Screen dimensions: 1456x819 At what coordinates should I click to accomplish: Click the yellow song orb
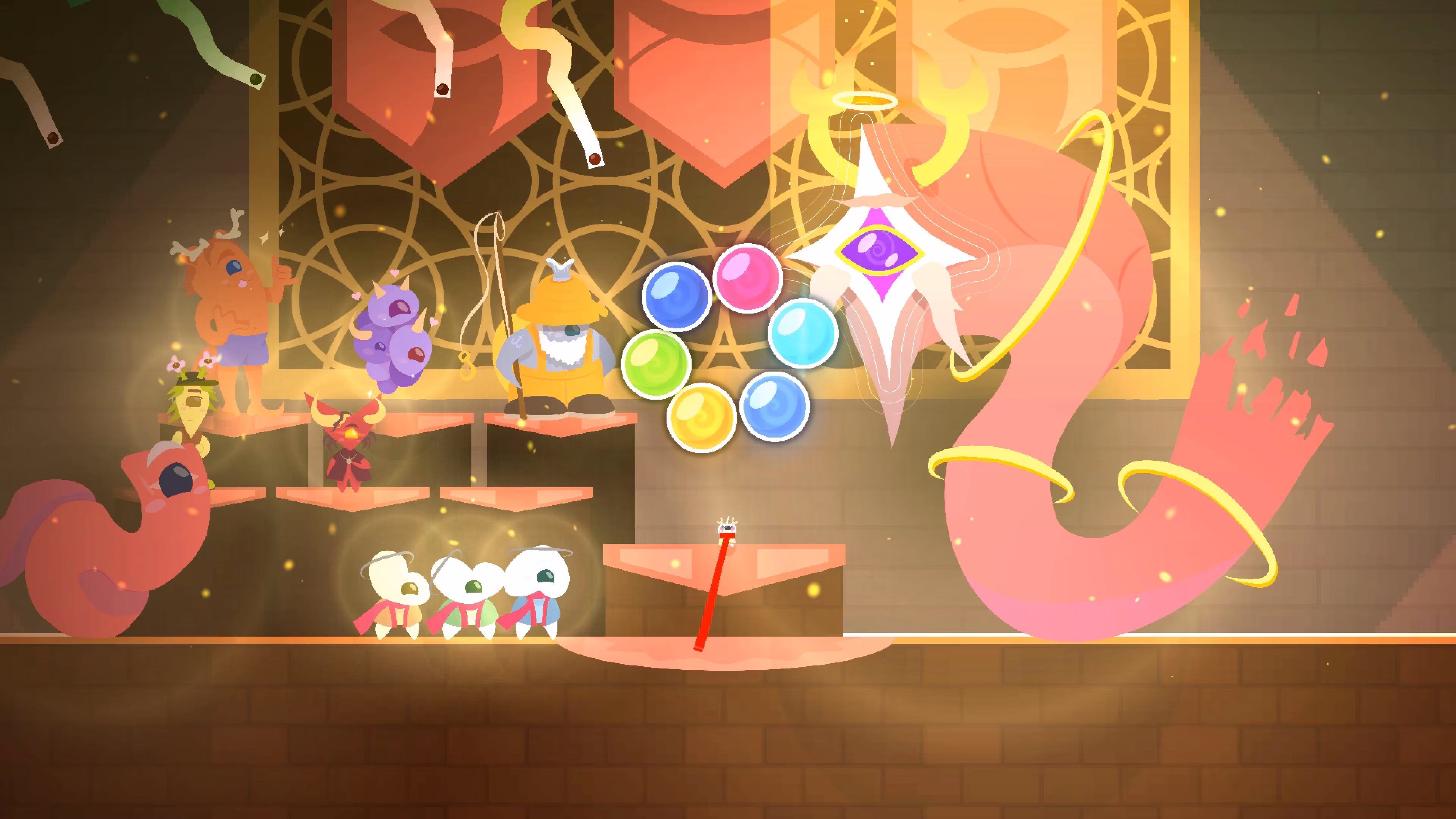coord(701,417)
